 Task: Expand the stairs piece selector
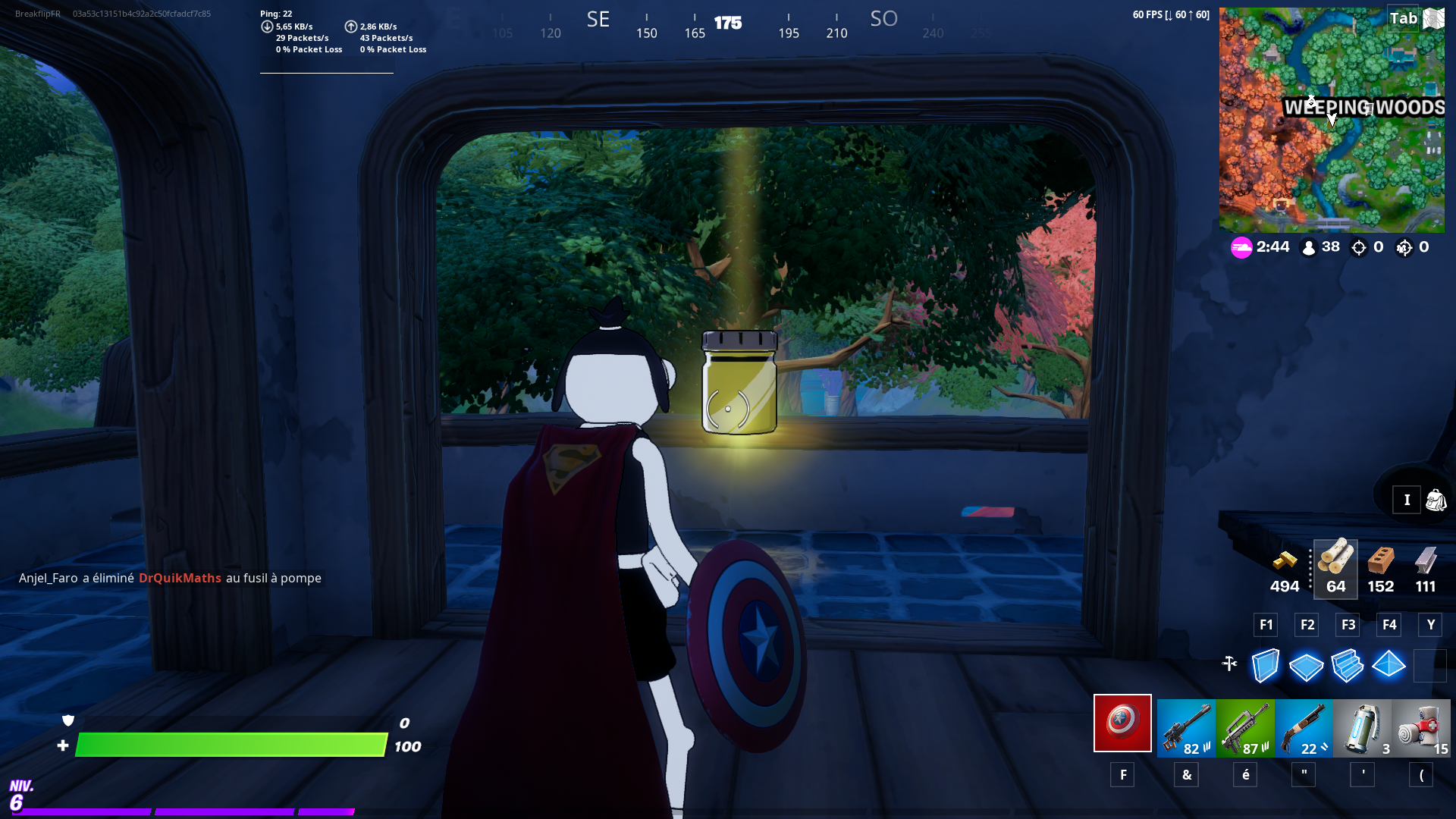click(1348, 665)
